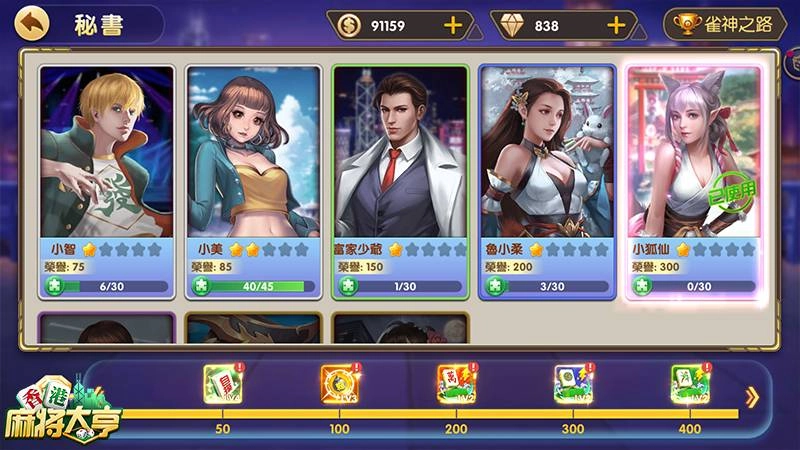Buy more diamonds with the plus button

(x=616, y=25)
